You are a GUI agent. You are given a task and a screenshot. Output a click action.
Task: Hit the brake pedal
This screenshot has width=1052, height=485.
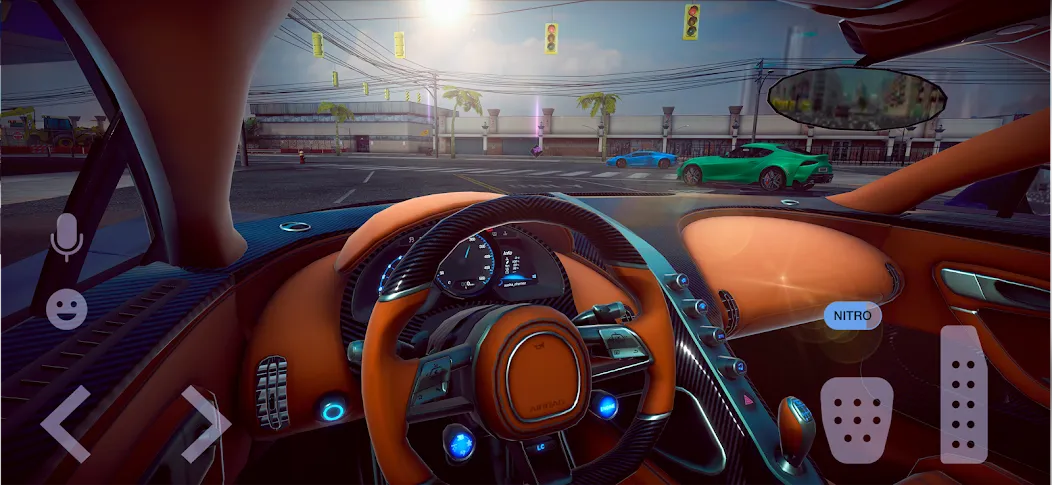click(857, 420)
